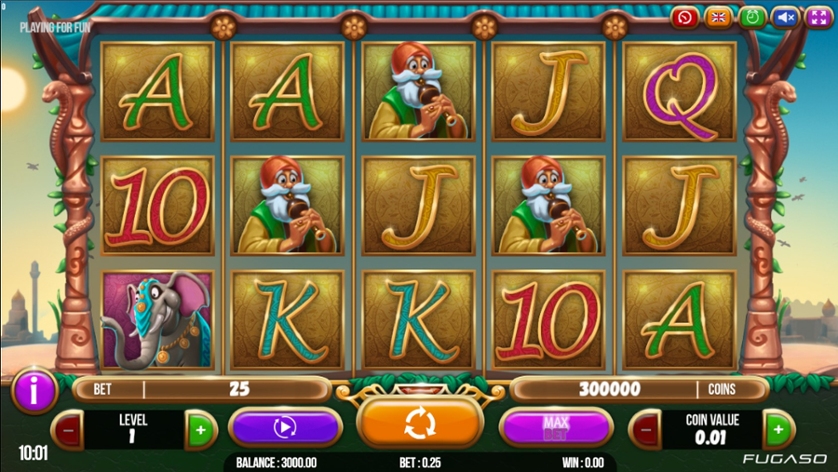Screen dimensions: 838x472
Task: Toggle the blue sound mute button
Action: coord(786,17)
